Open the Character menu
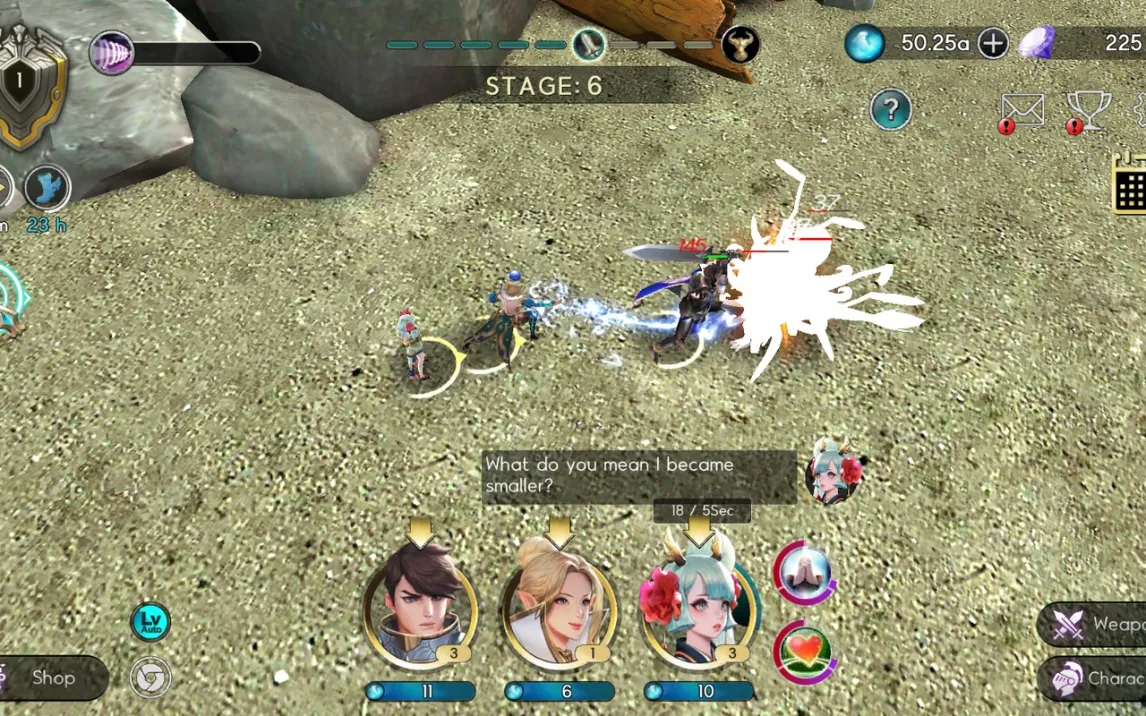1146x716 pixels. (1095, 679)
